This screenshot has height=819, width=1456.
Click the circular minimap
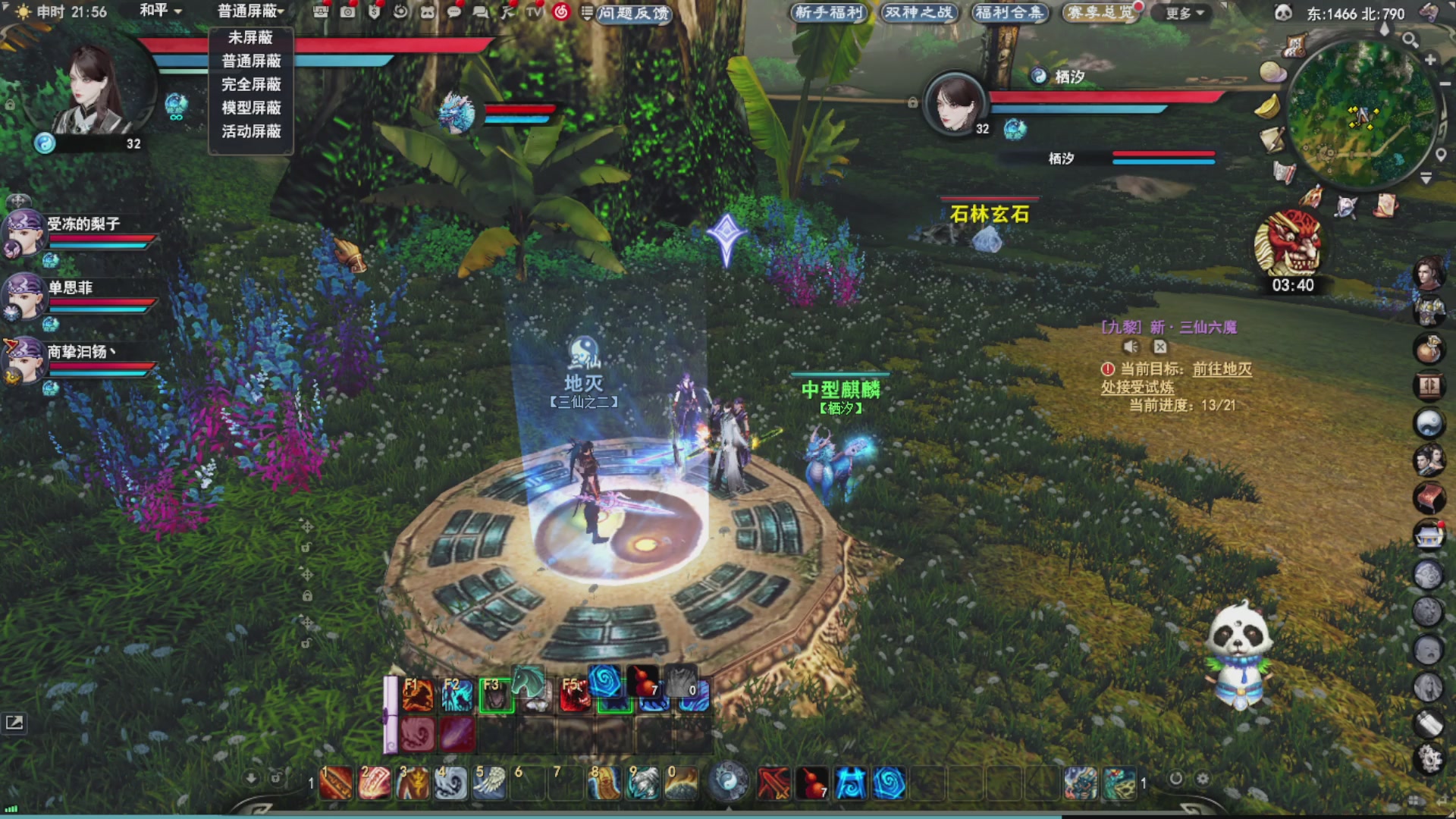[x=1362, y=115]
